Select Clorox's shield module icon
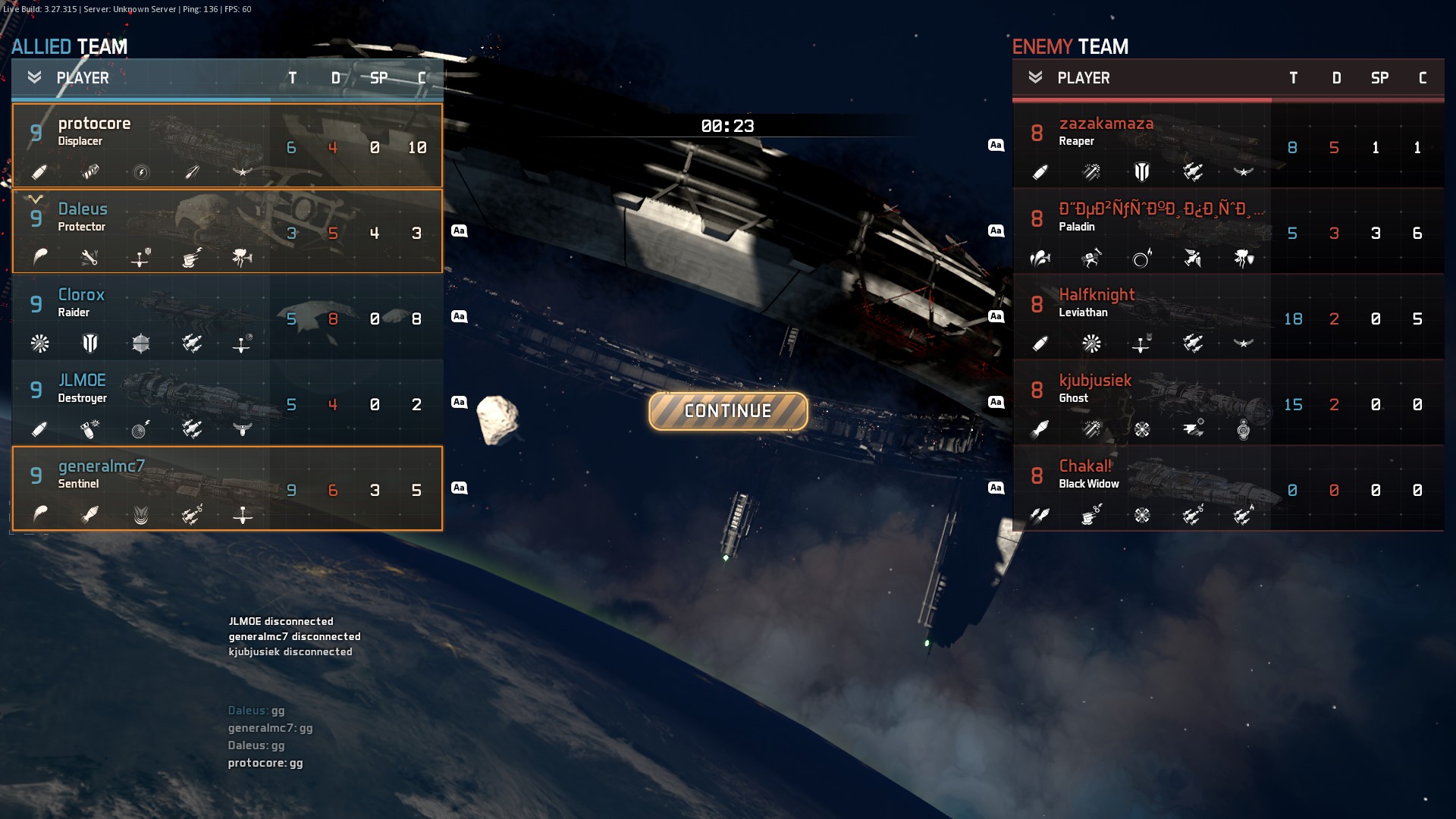The image size is (1456, 819). pyautogui.click(x=90, y=344)
